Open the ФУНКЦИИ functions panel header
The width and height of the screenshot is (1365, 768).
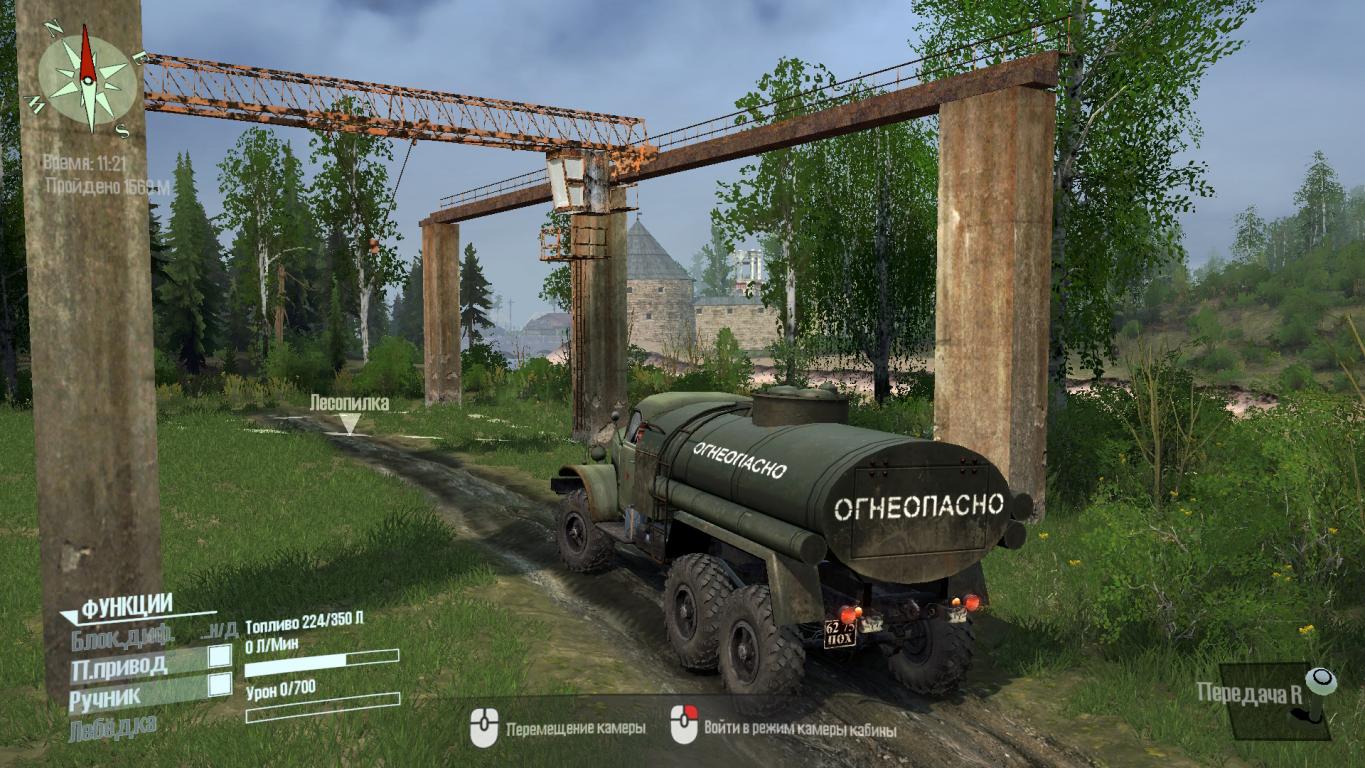pos(126,606)
